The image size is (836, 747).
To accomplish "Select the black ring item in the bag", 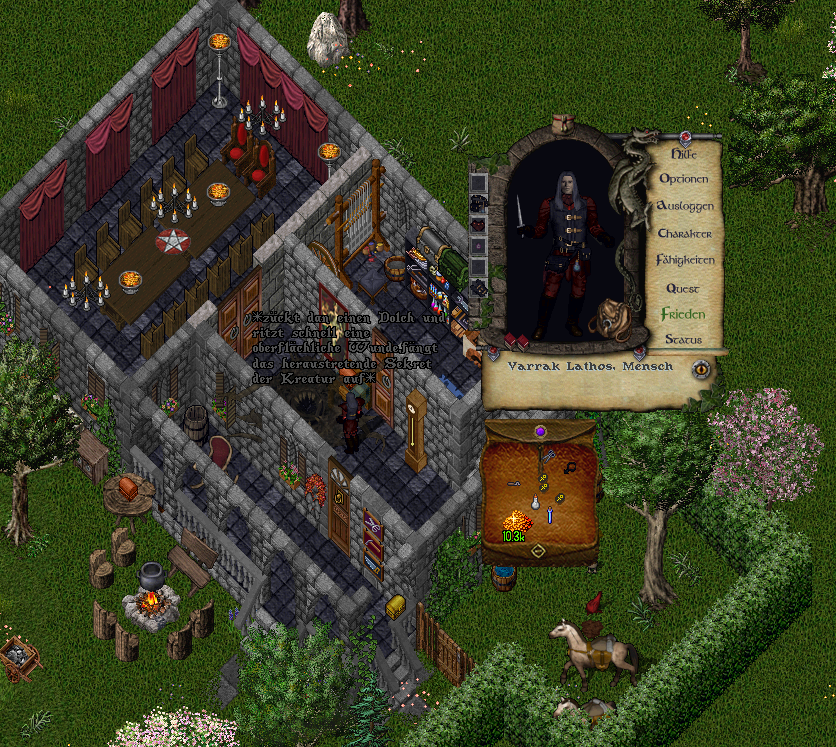I will [571, 466].
